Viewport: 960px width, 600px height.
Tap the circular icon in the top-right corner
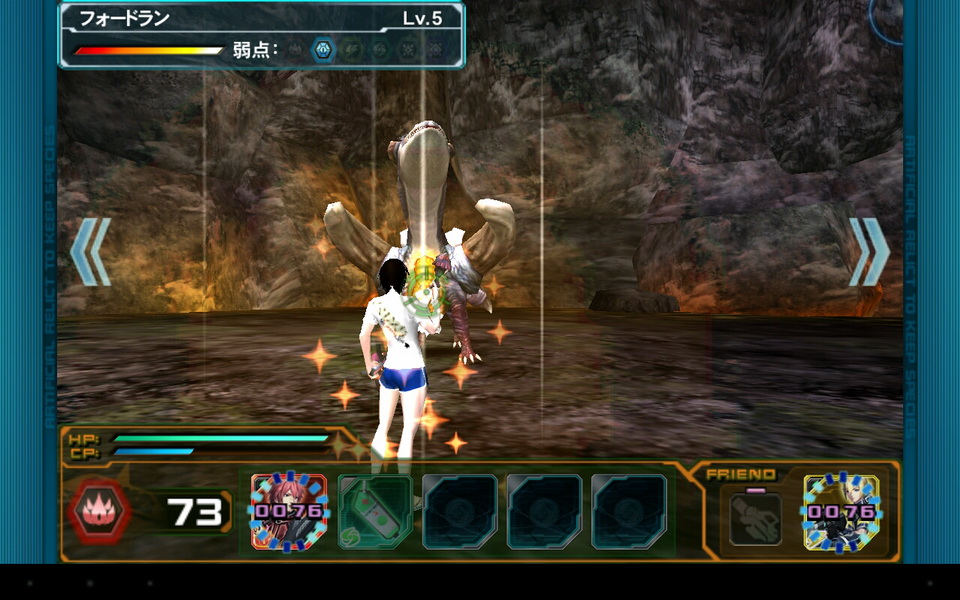888,17
